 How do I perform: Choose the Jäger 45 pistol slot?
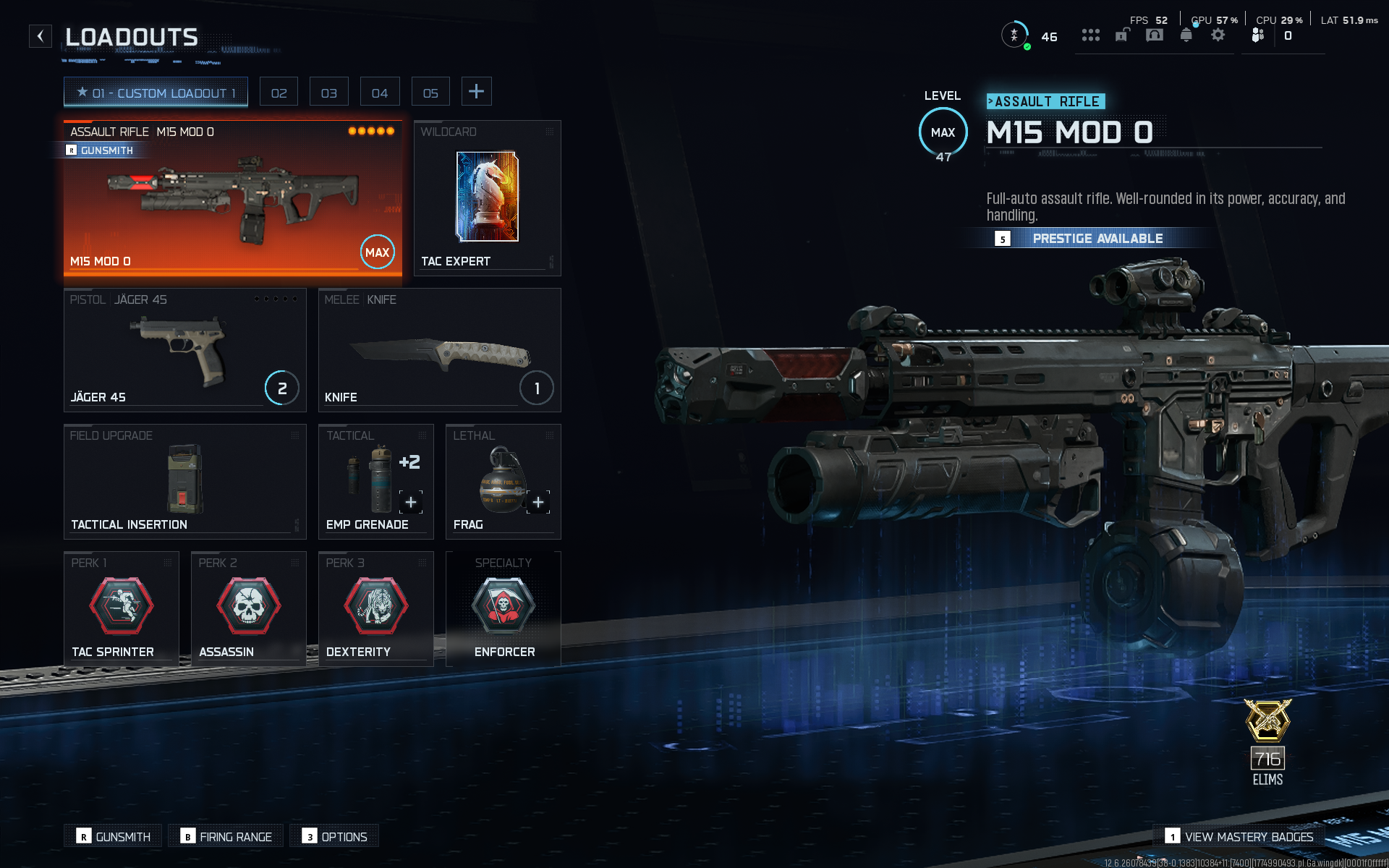click(184, 350)
